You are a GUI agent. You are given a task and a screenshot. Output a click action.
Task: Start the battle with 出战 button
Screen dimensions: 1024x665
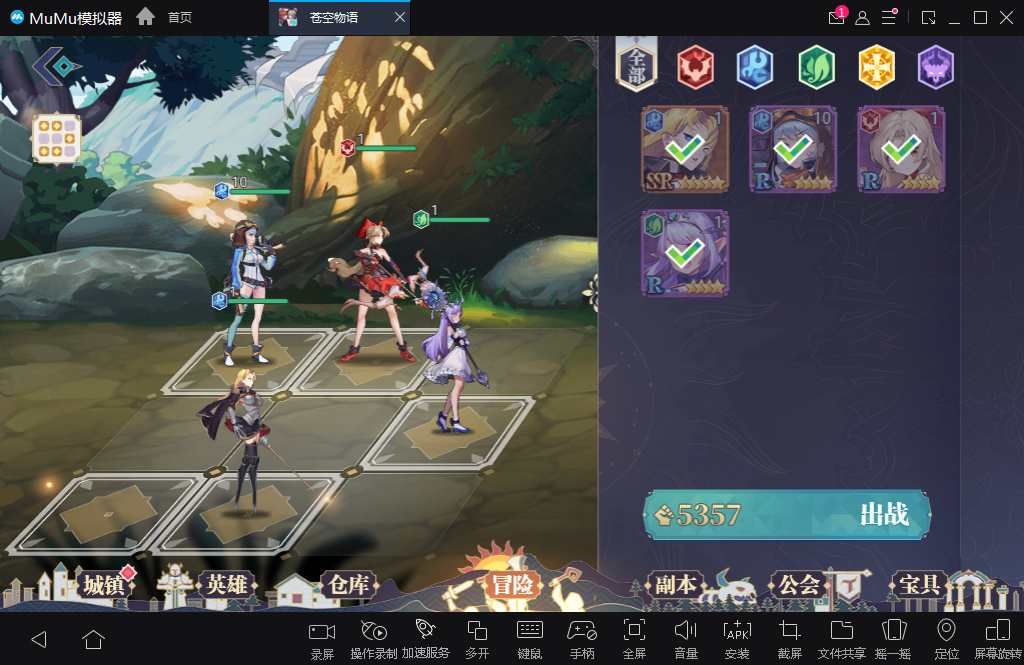tap(788, 515)
